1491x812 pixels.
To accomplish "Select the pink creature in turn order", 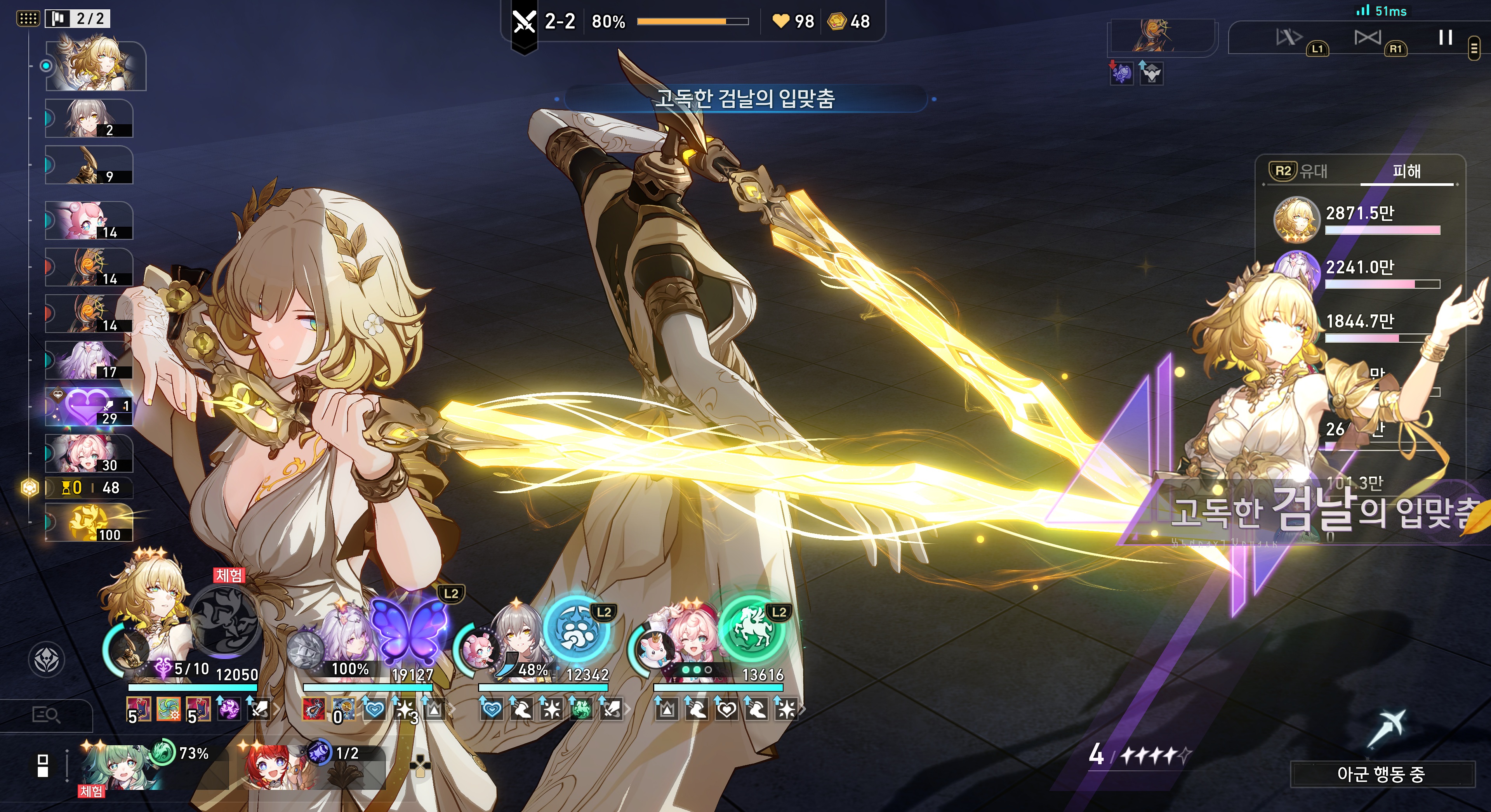I will [x=89, y=220].
